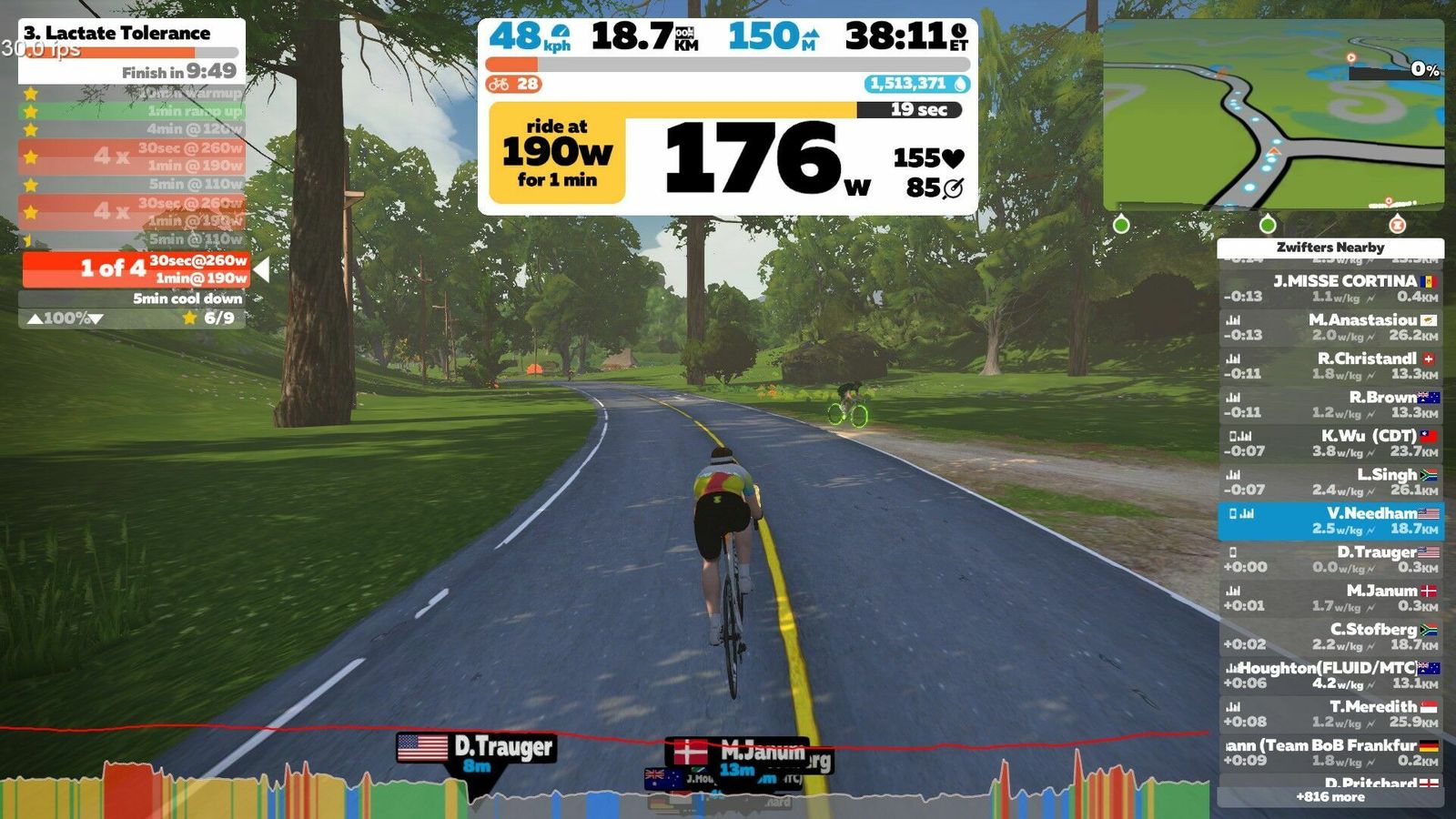This screenshot has width=1456, height=819.
Task: Pick R.Christandl in the riders list
Action: click(x=1330, y=366)
